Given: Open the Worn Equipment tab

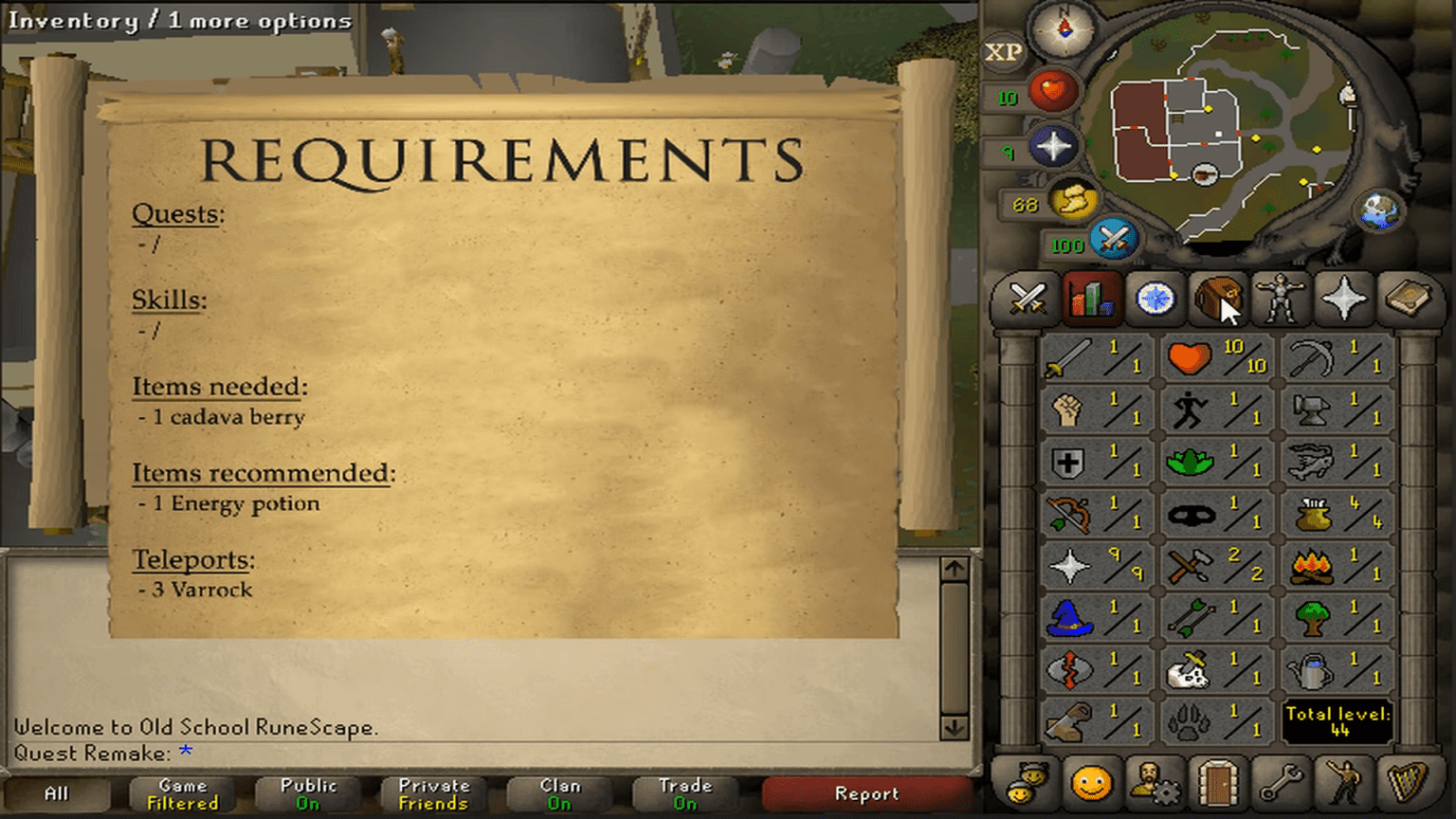Looking at the screenshot, I should pyautogui.click(x=1282, y=299).
